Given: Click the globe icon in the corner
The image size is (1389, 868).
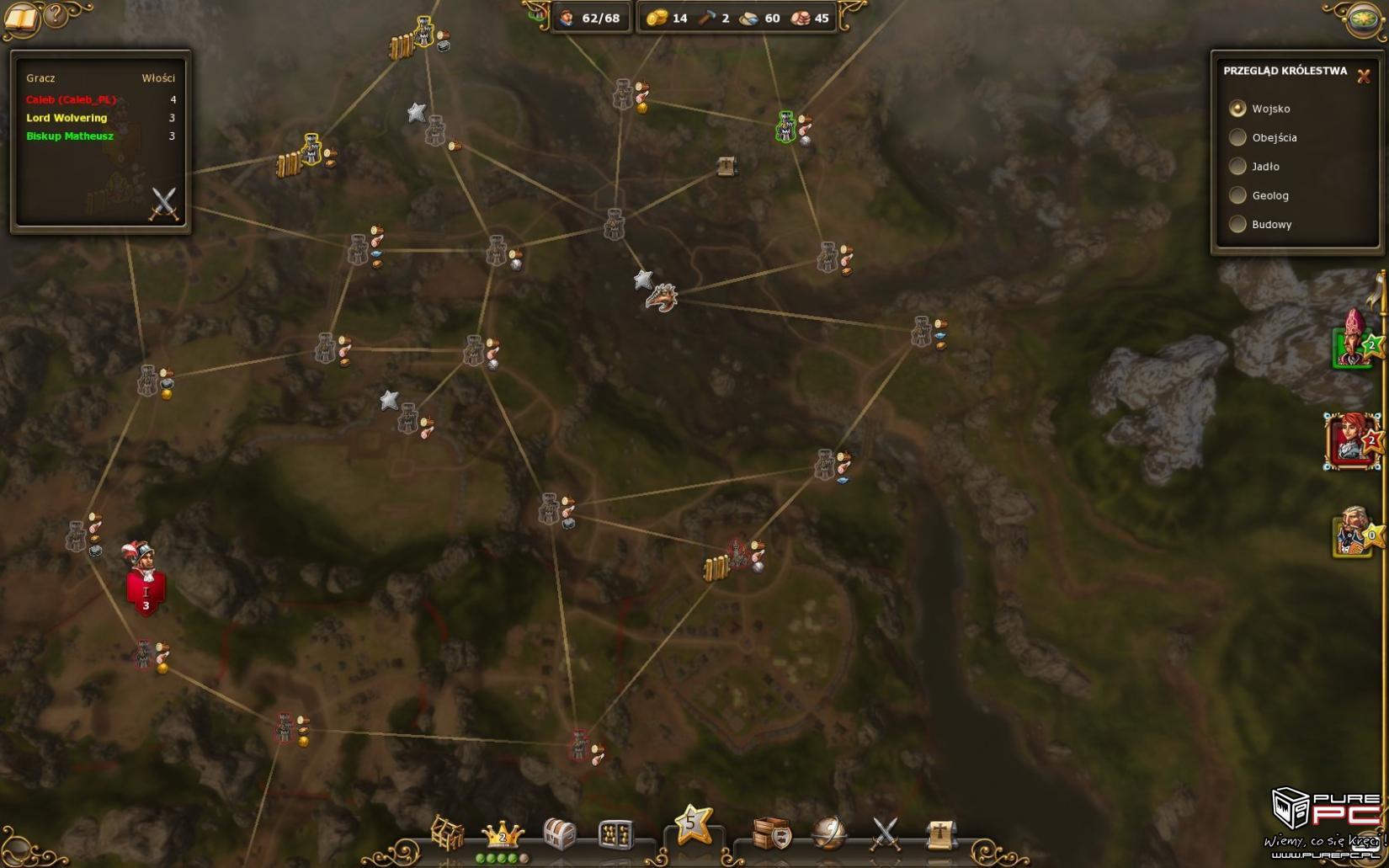Looking at the screenshot, I should pyautogui.click(x=1362, y=19).
